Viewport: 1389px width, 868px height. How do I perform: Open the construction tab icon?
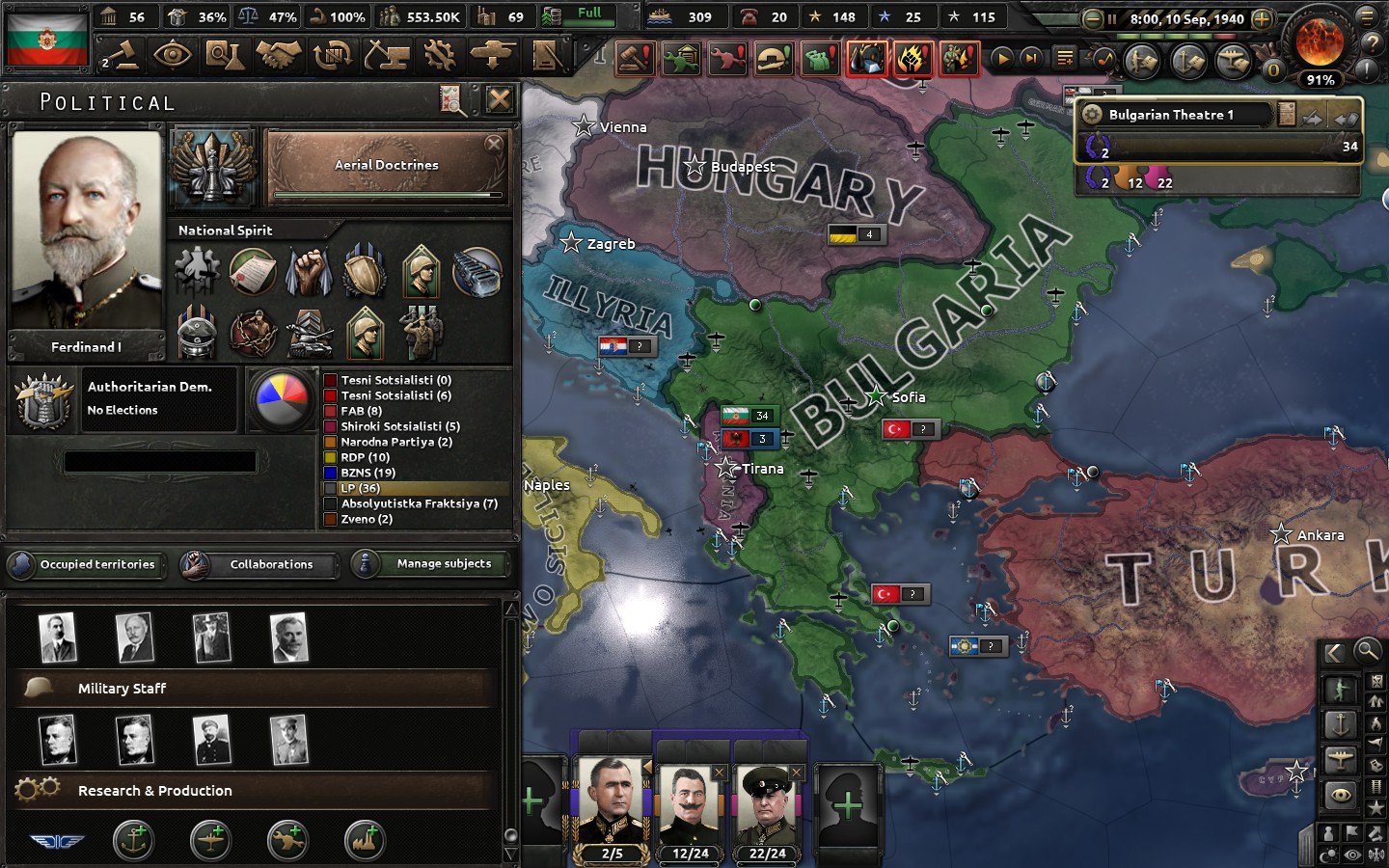(x=388, y=55)
